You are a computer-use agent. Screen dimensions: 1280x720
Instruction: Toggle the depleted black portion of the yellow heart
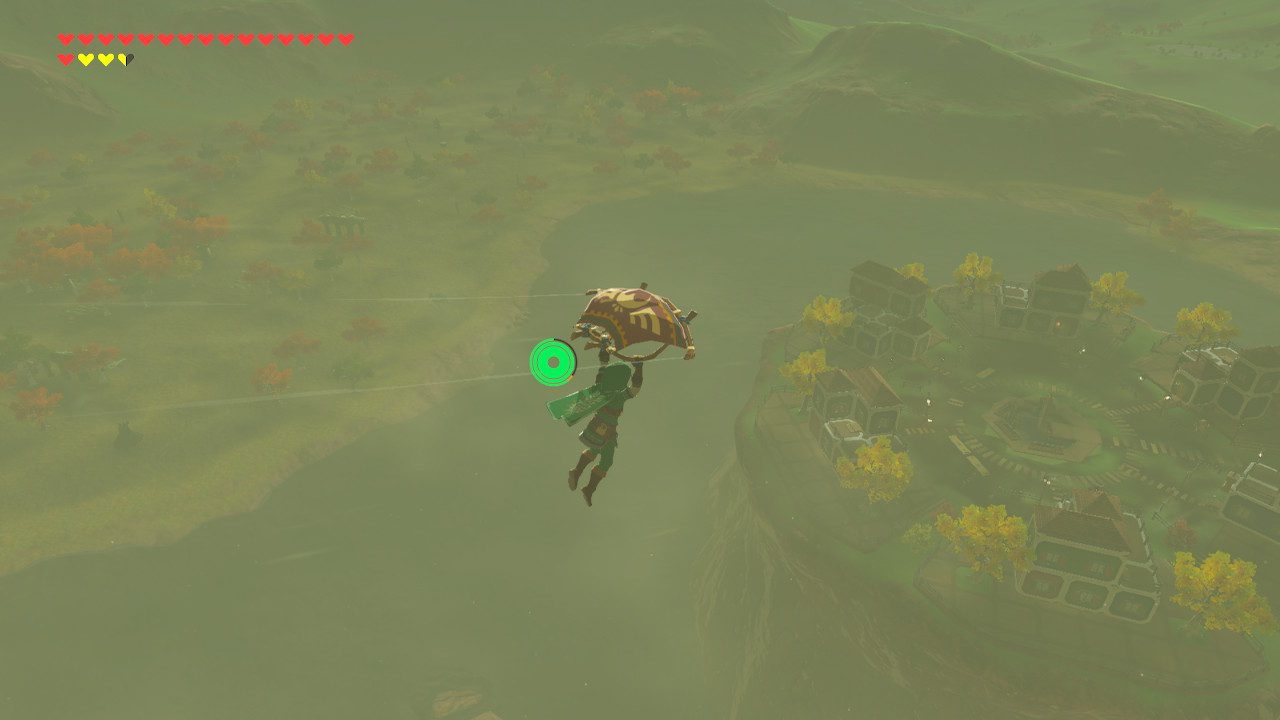(x=129, y=59)
